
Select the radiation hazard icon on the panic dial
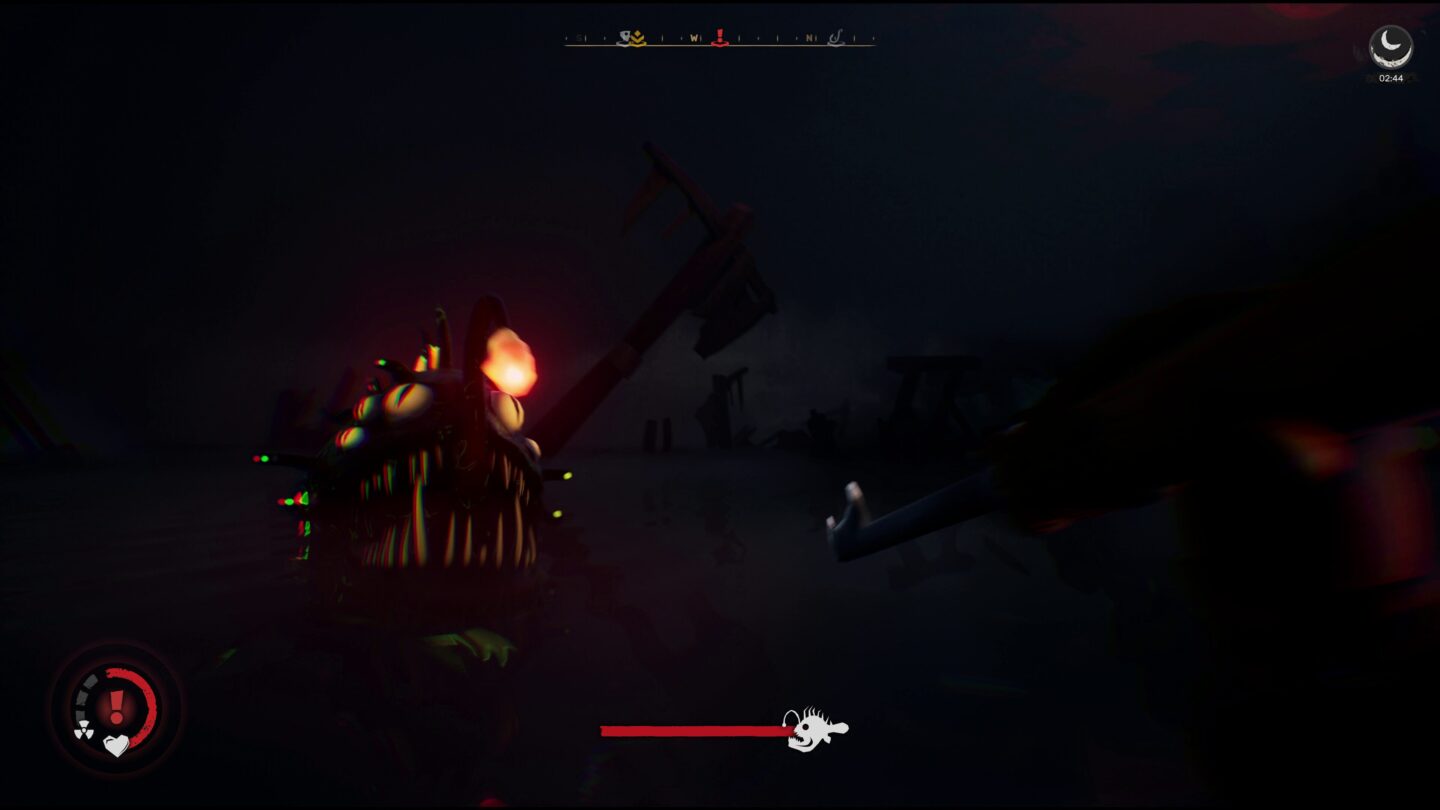tap(85, 729)
